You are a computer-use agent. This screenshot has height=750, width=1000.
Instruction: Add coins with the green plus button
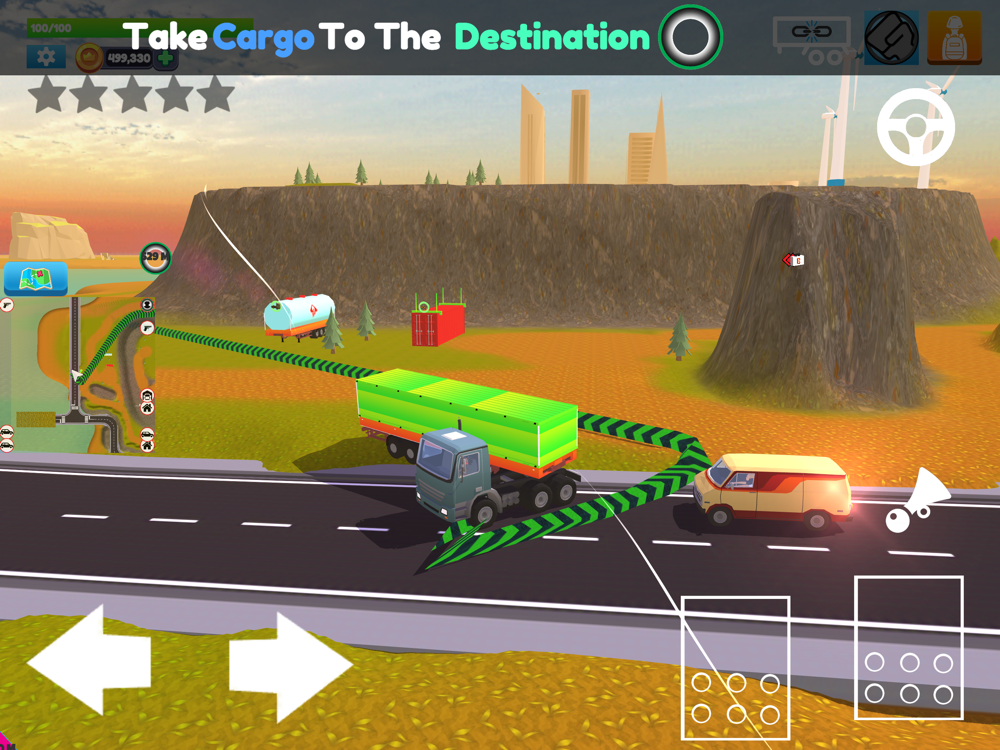click(x=165, y=59)
